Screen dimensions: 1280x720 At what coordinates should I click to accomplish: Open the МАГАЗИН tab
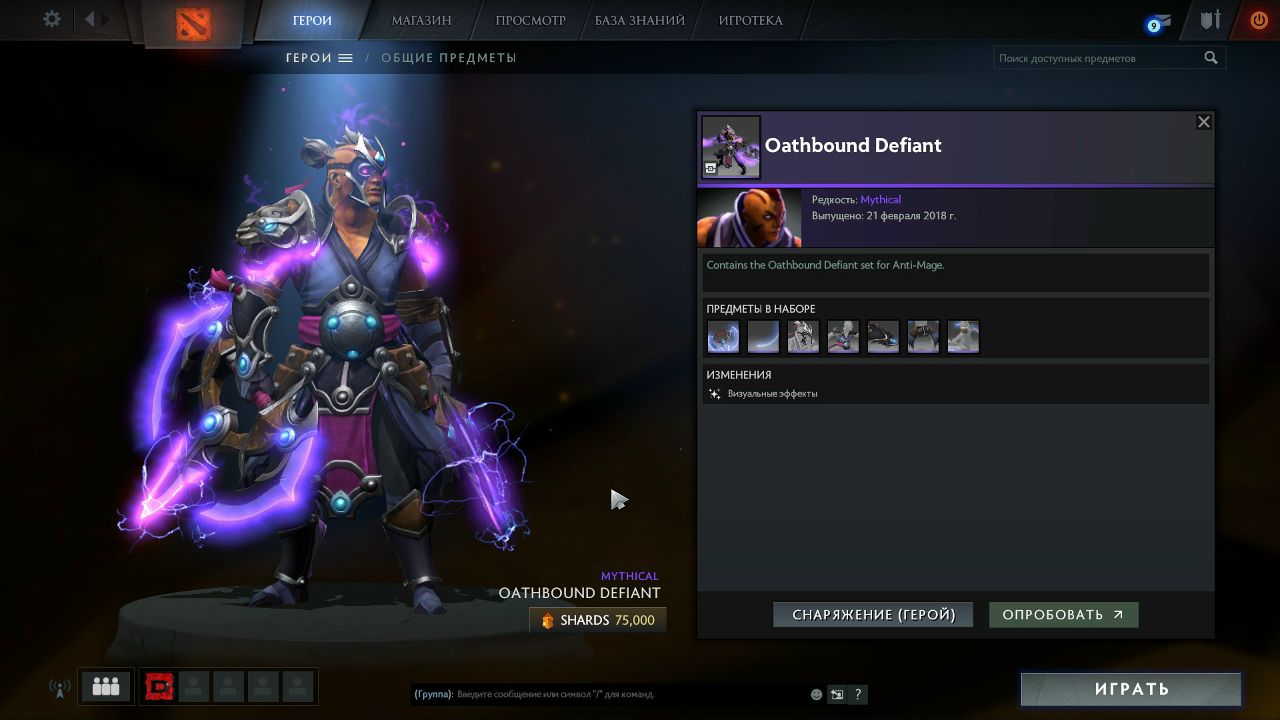[421, 20]
